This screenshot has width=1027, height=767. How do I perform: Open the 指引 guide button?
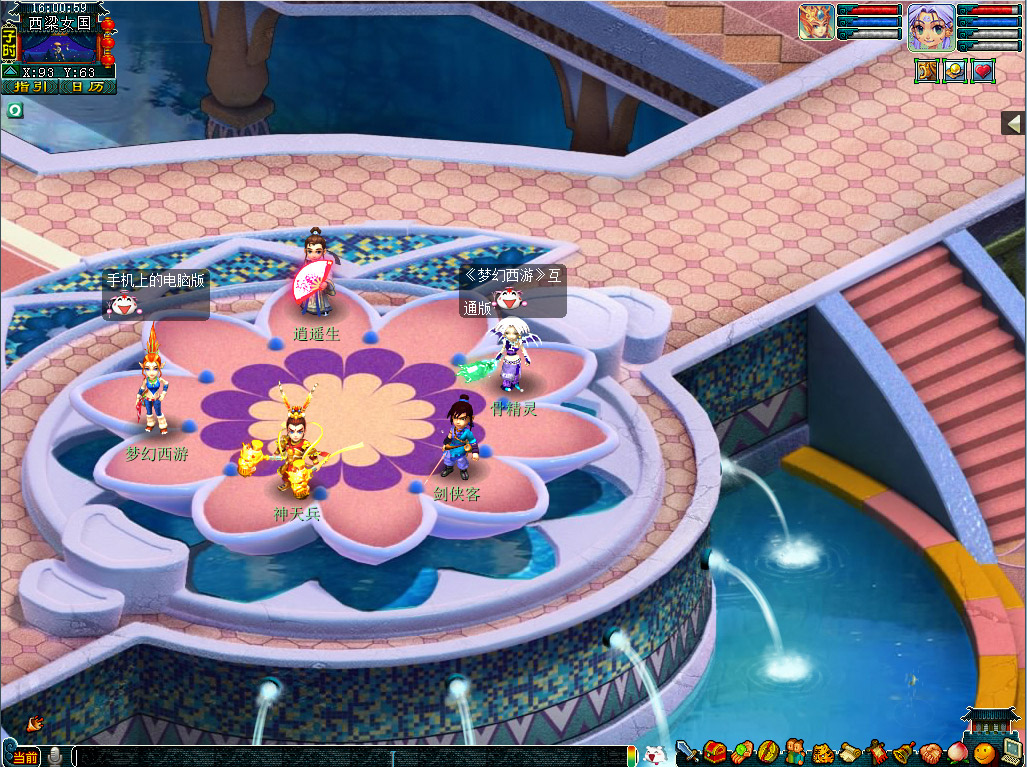30,87
